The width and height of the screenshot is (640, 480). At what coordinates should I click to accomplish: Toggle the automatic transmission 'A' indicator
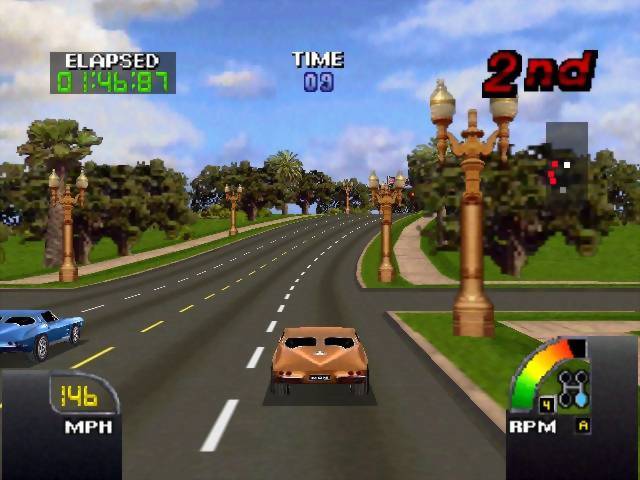pos(583,426)
